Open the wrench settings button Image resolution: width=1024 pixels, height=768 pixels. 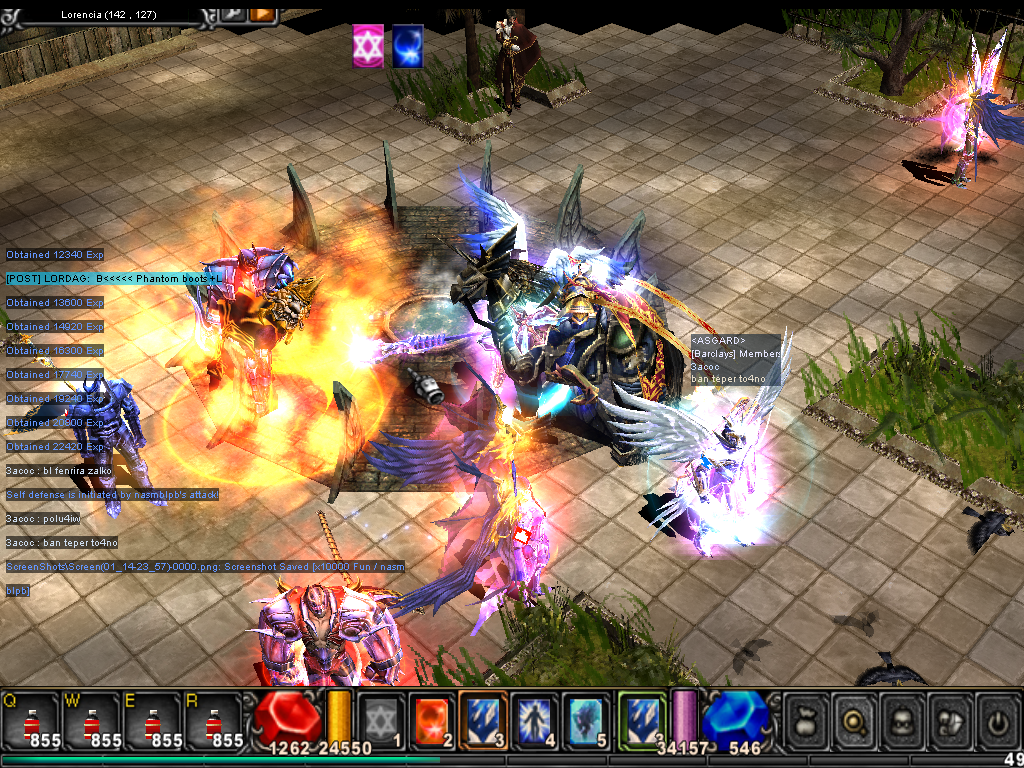click(x=230, y=14)
